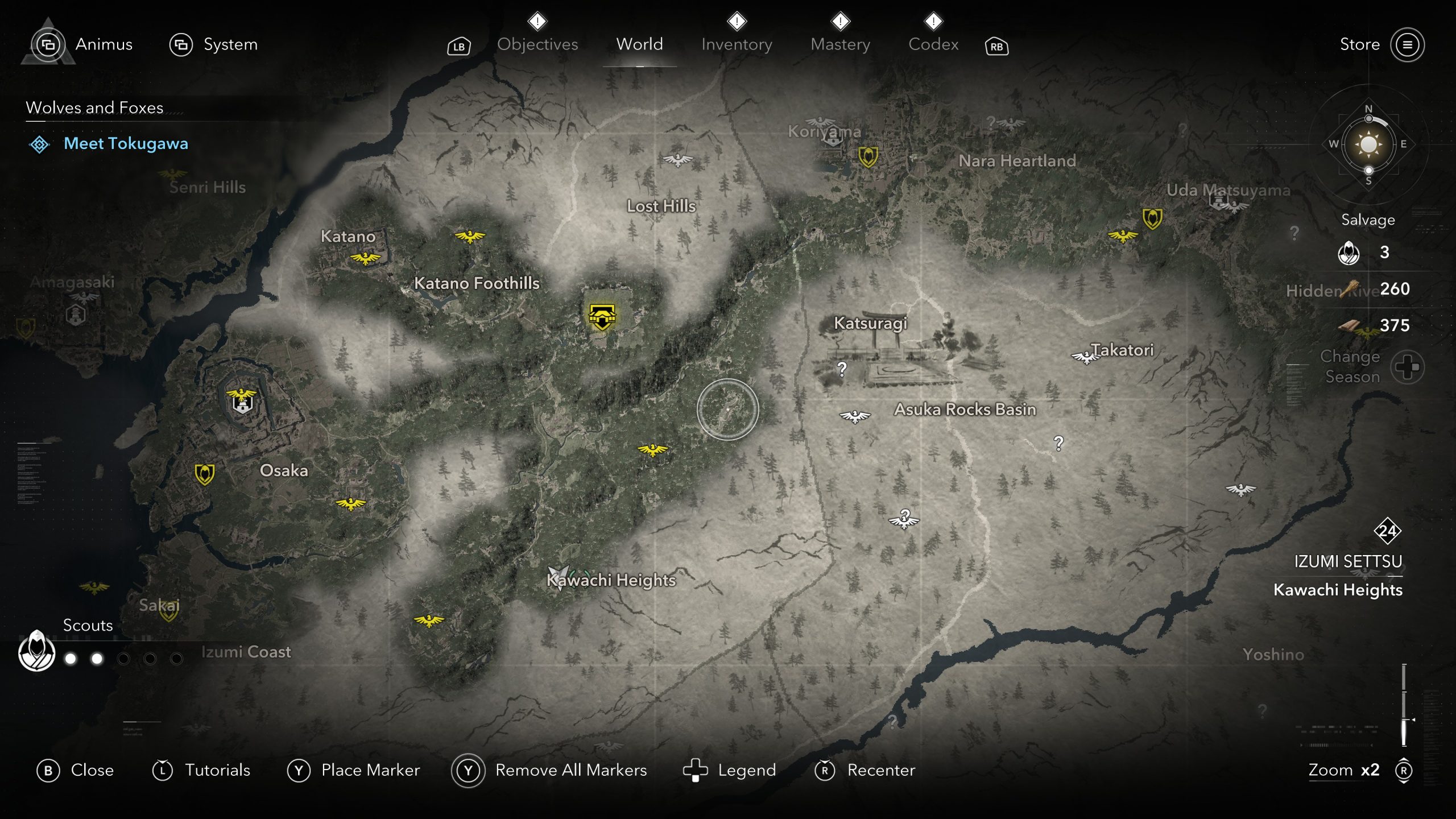The height and width of the screenshot is (819, 1456).
Task: Open the Inventory tab
Action: 737,44
